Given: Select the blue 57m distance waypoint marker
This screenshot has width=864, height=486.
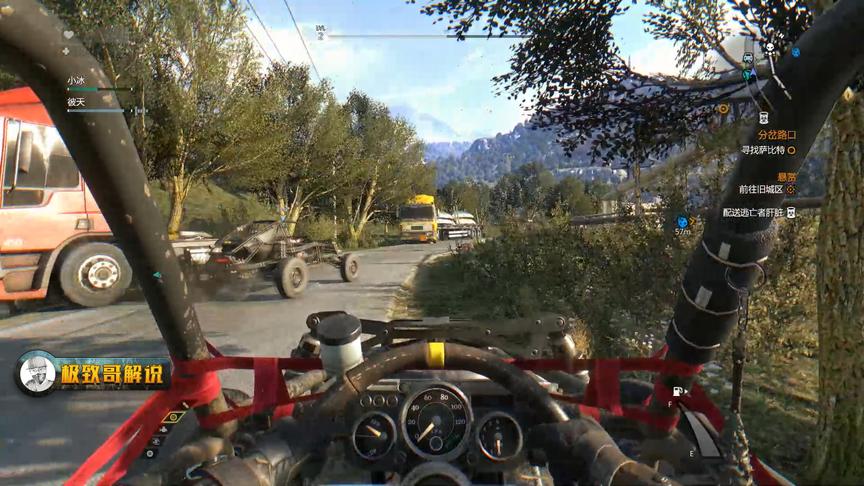Looking at the screenshot, I should 682,223.
